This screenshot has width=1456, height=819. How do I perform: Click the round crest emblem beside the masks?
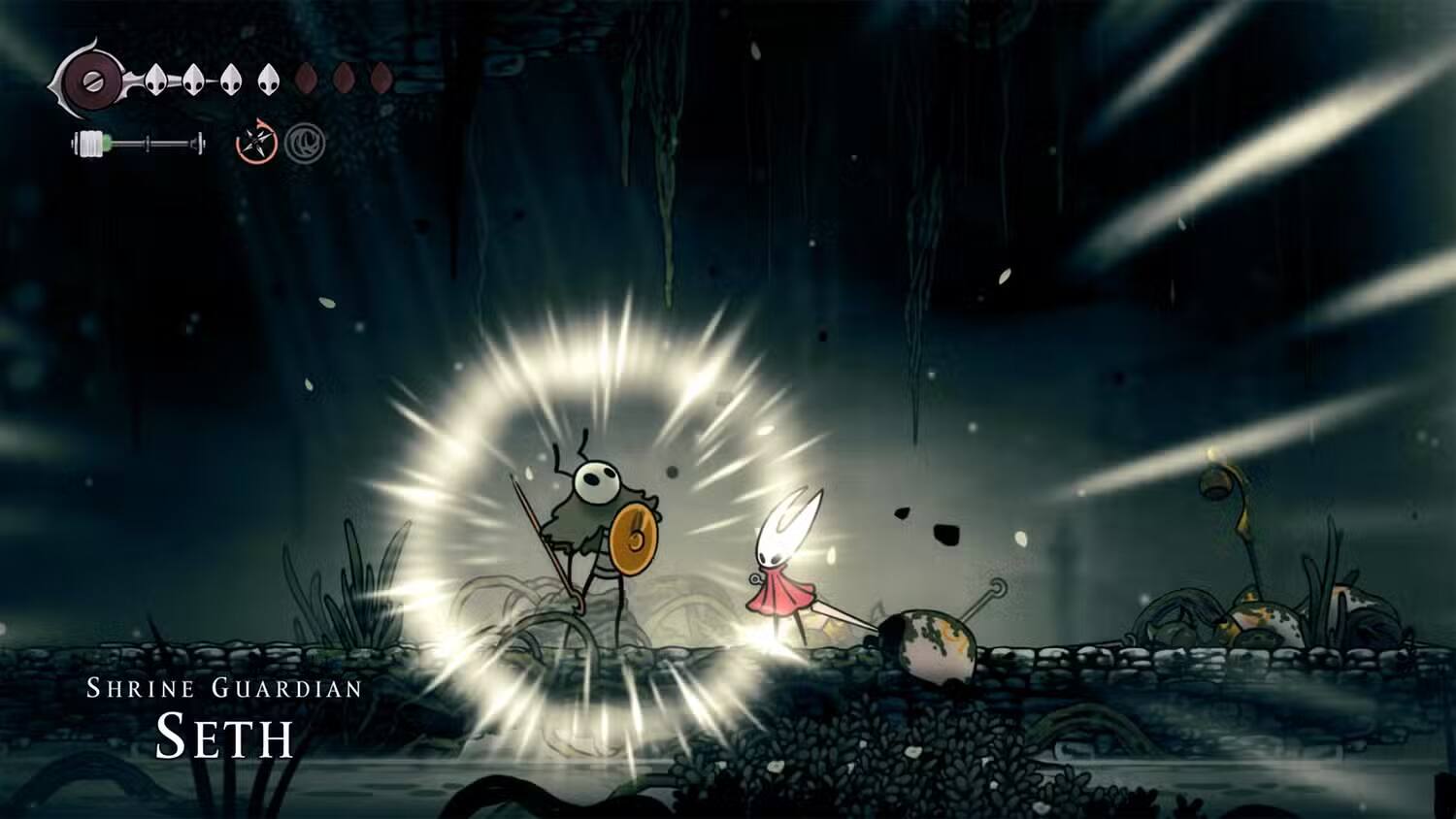90,81
